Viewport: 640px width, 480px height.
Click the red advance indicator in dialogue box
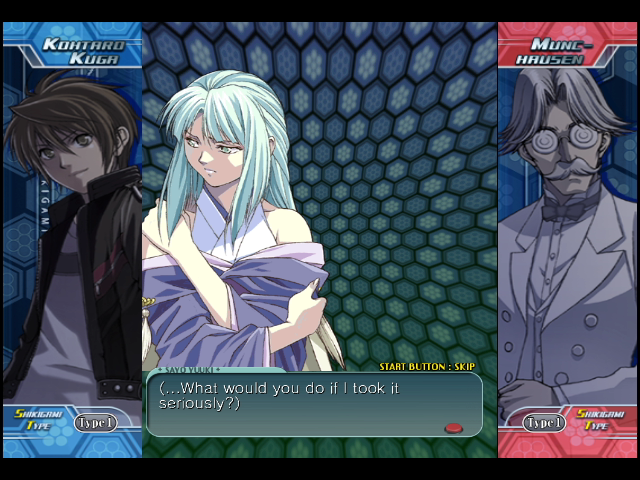(453, 427)
